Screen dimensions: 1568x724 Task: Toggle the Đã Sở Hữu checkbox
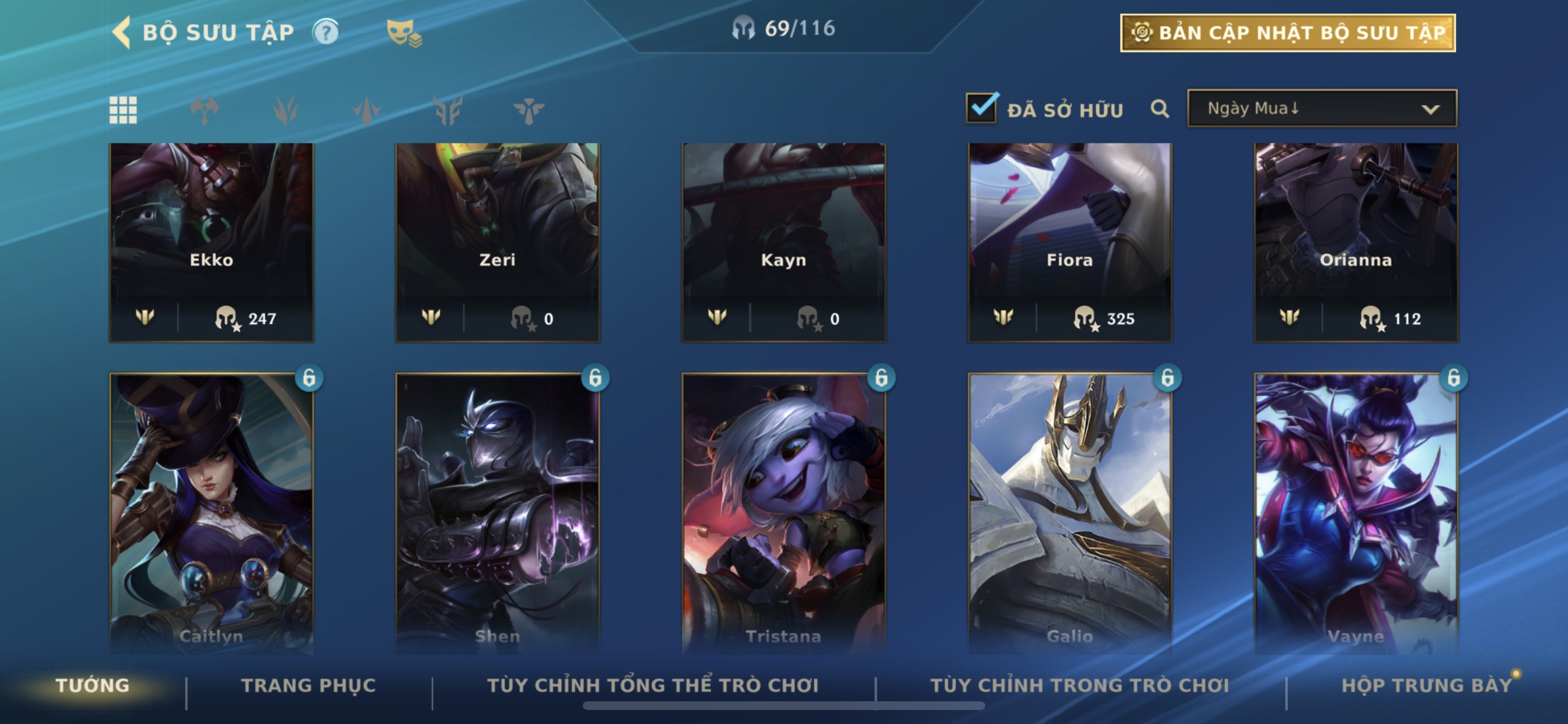981,108
